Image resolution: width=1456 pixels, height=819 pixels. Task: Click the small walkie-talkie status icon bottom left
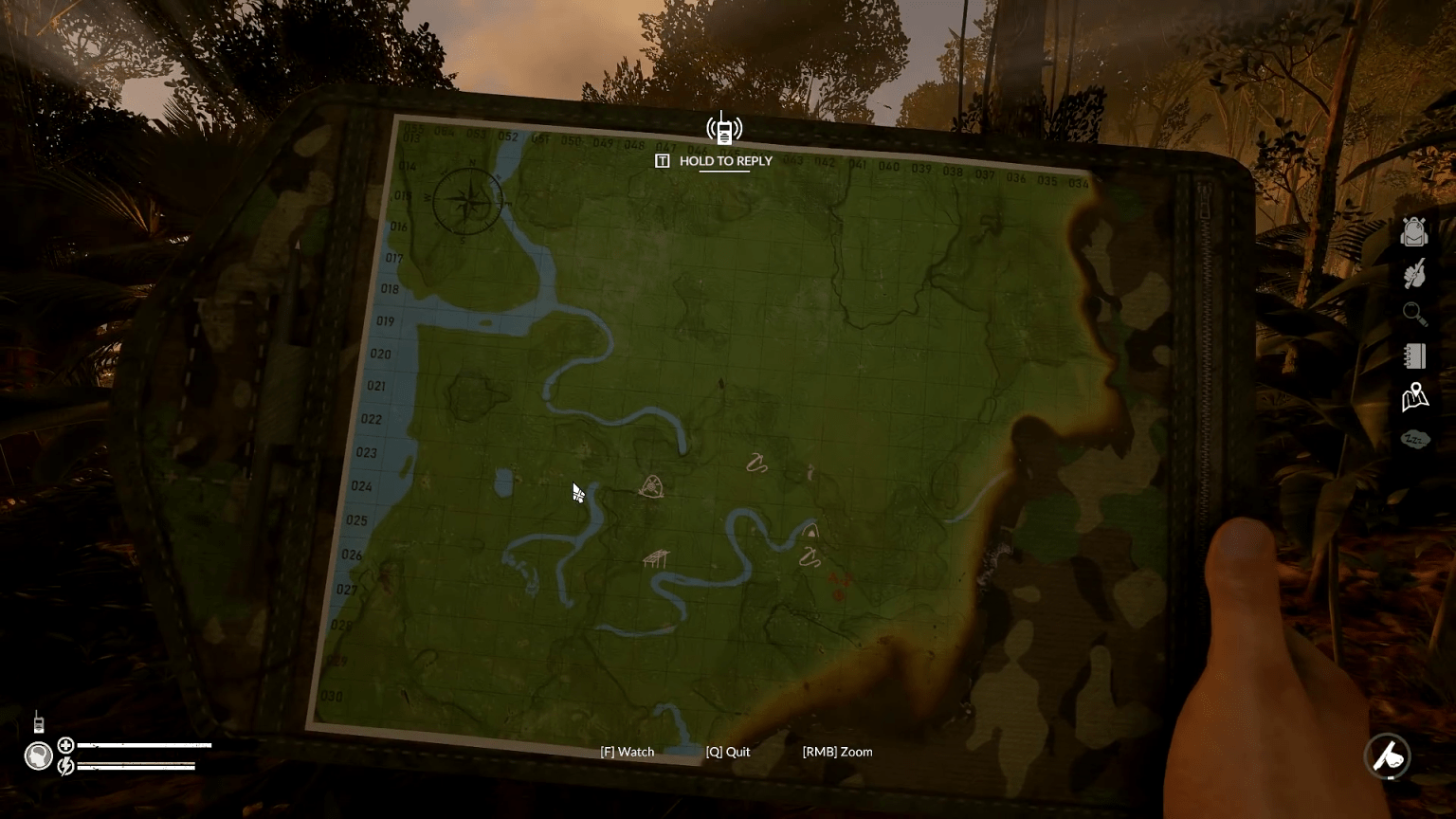coord(39,724)
